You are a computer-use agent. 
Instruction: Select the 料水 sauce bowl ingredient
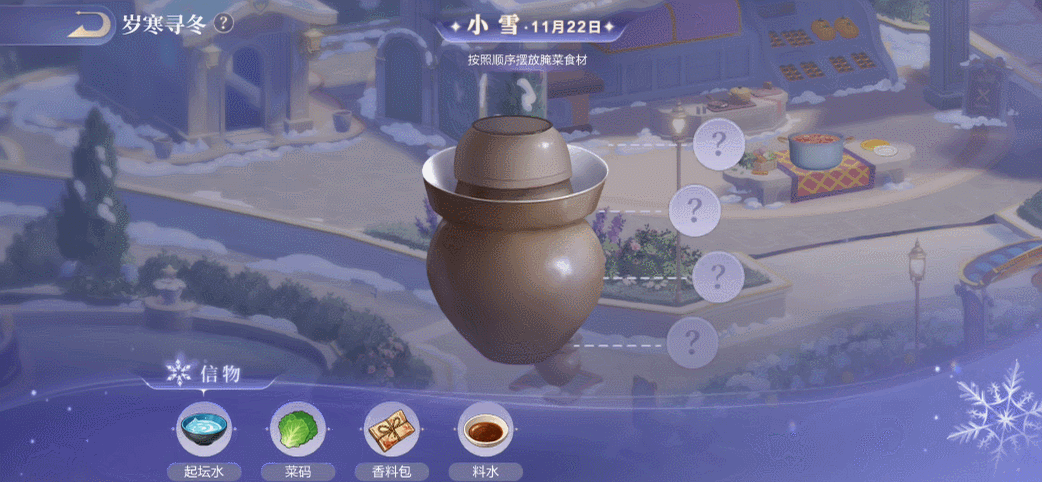(x=484, y=431)
